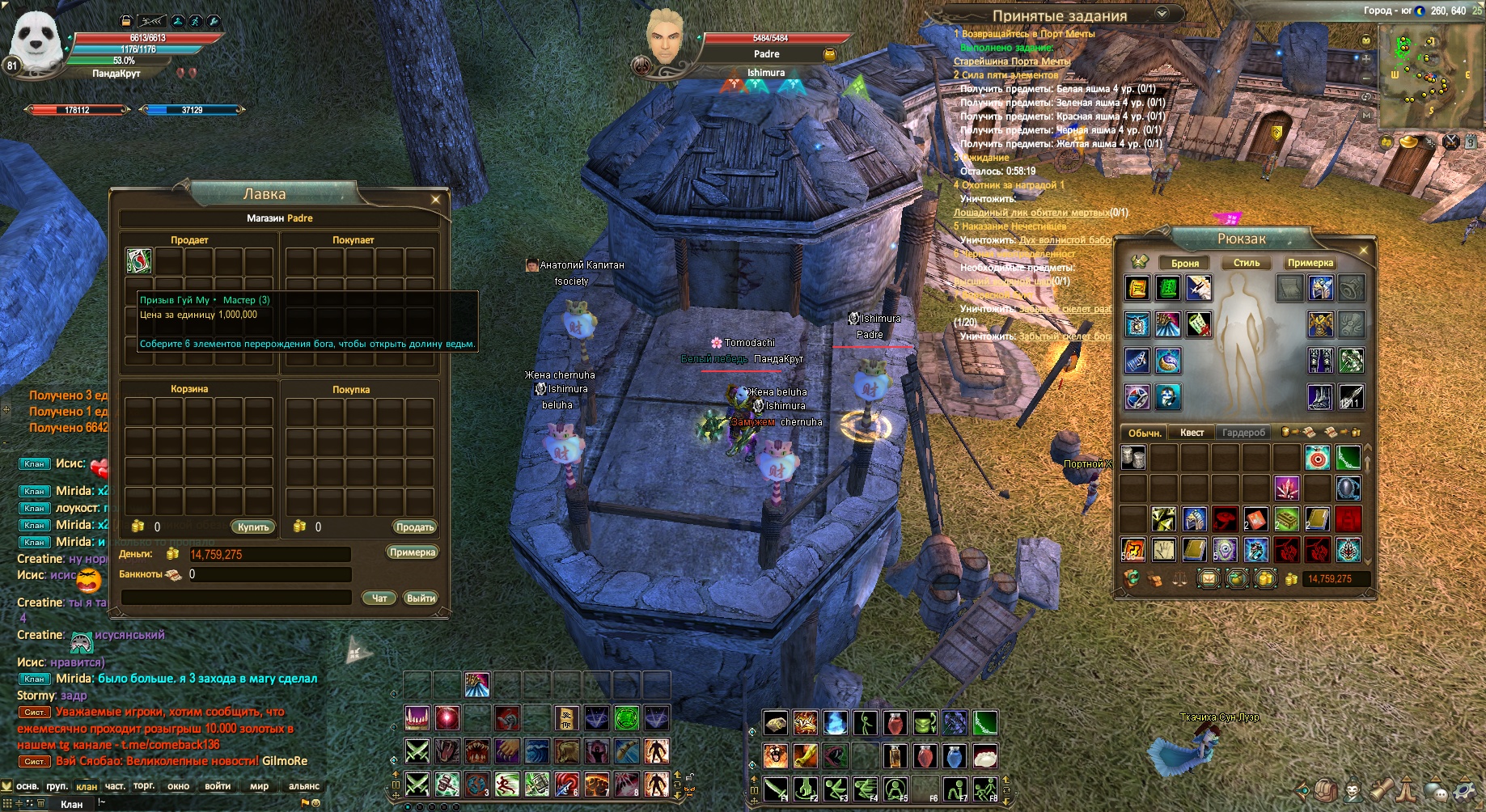Open the Гардероб inventory tab
This screenshot has height=812, width=1486.
[1243, 433]
